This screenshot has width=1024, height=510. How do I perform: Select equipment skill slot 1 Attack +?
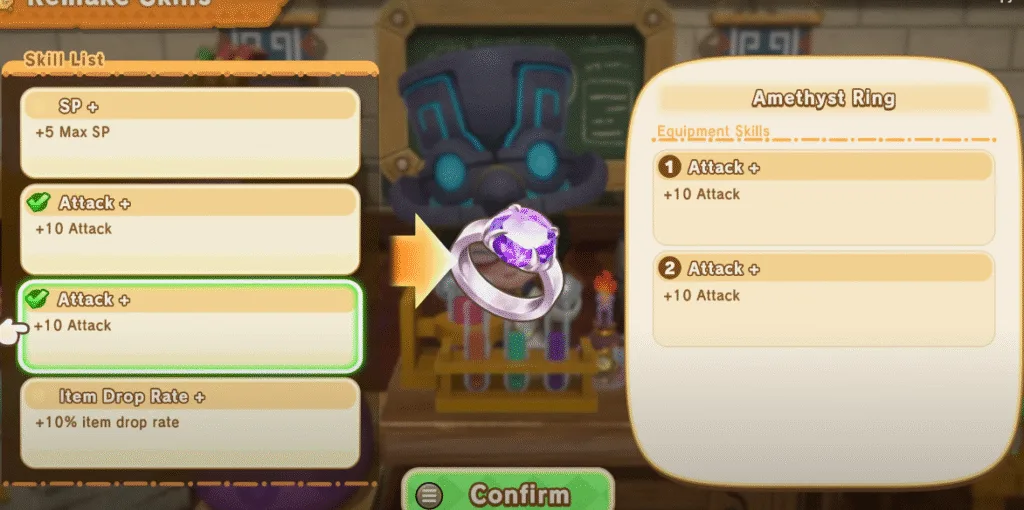click(x=823, y=196)
